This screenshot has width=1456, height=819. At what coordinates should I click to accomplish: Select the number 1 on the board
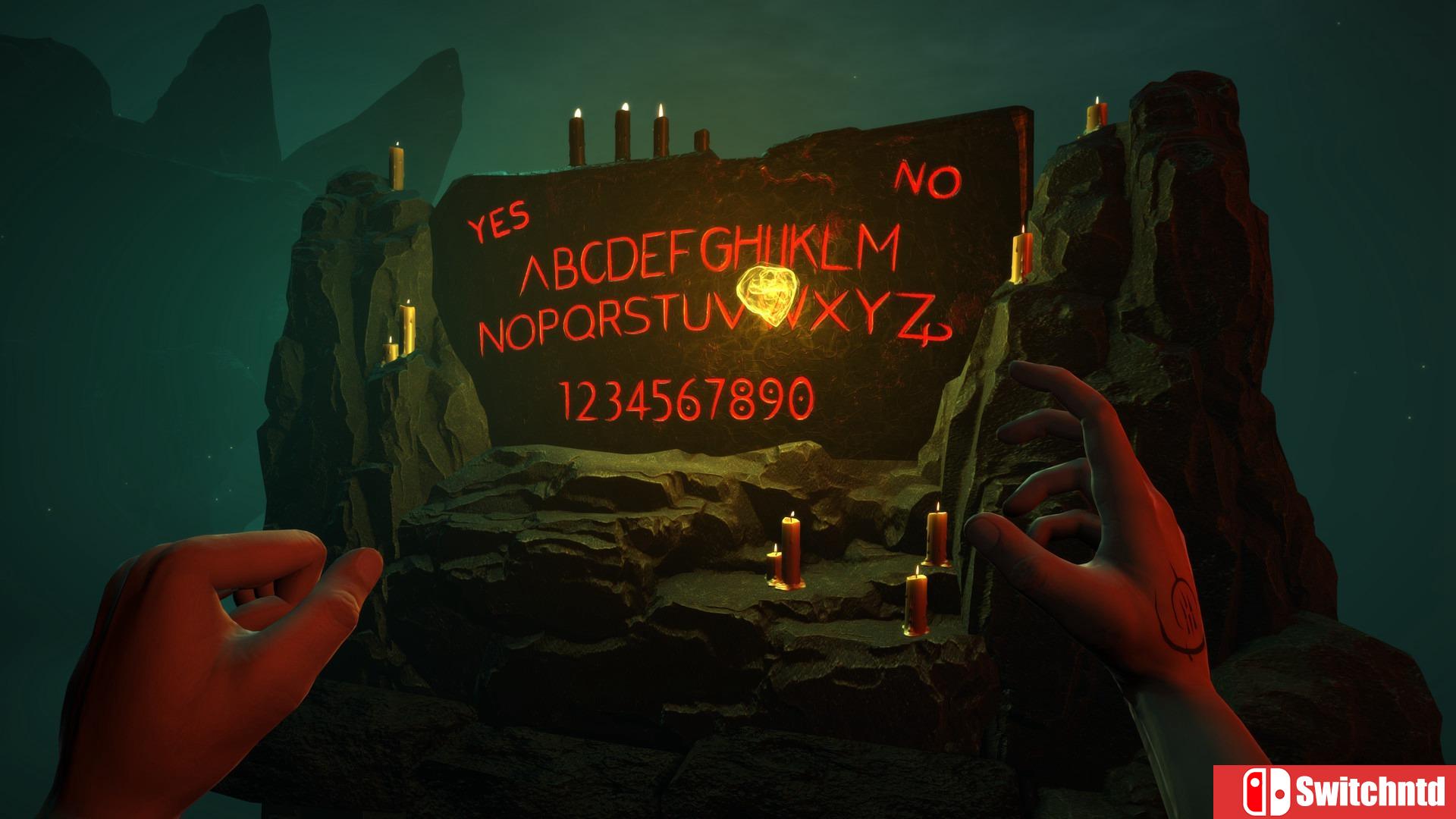tap(564, 400)
